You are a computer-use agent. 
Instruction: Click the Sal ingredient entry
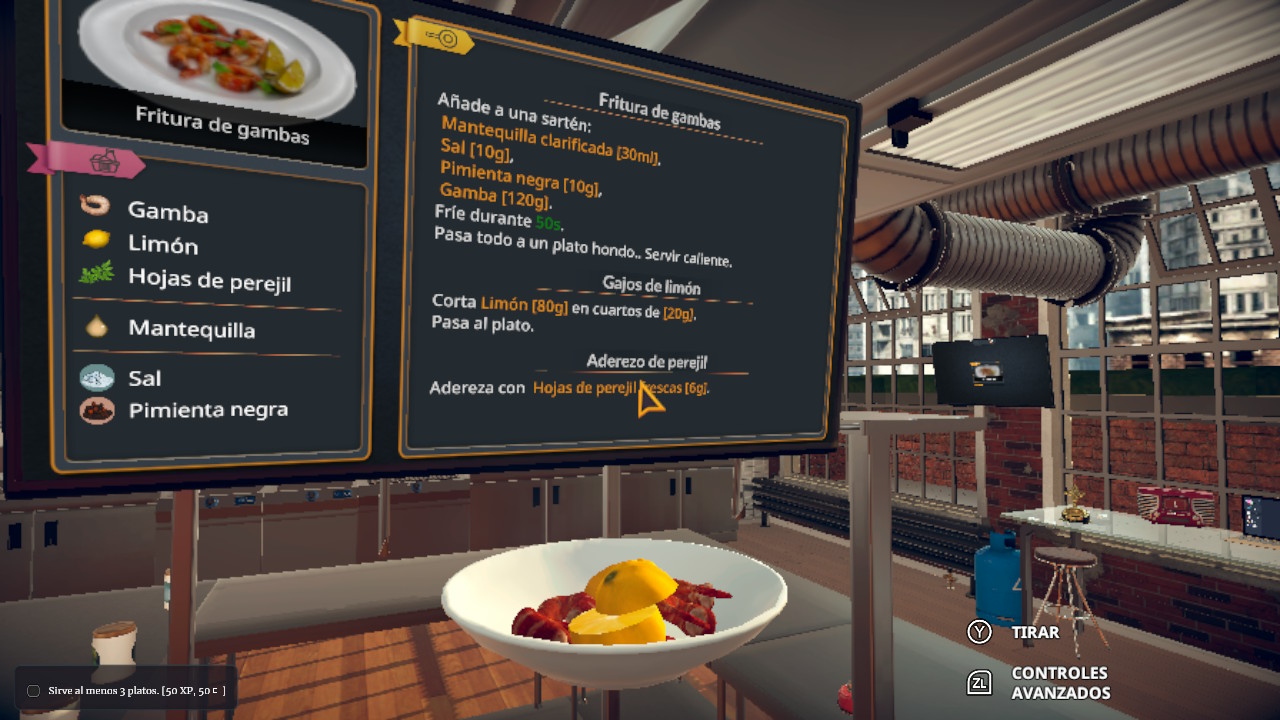pyautogui.click(x=144, y=378)
